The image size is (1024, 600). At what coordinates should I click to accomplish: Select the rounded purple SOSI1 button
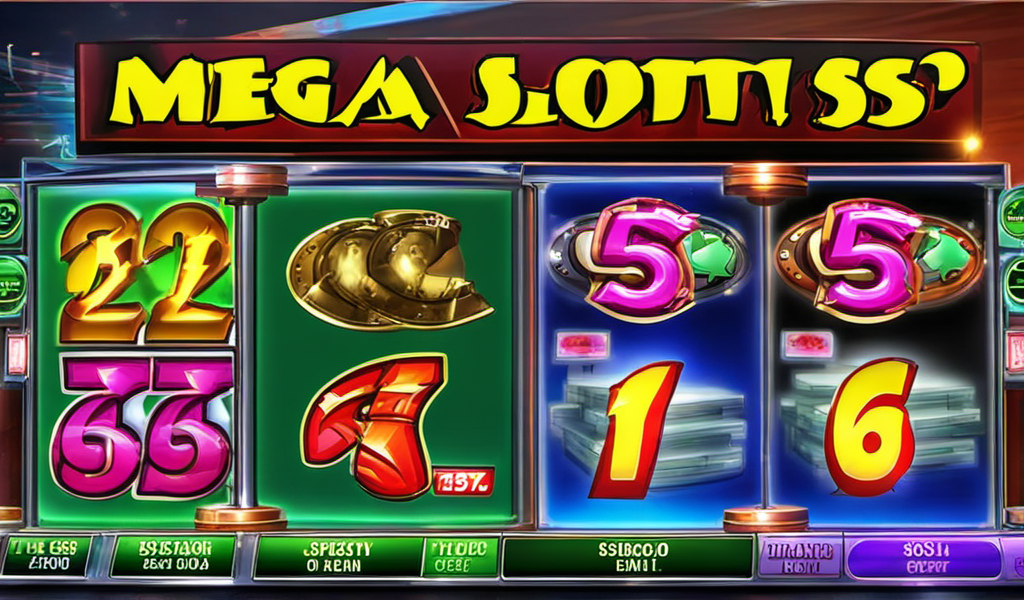923,558
